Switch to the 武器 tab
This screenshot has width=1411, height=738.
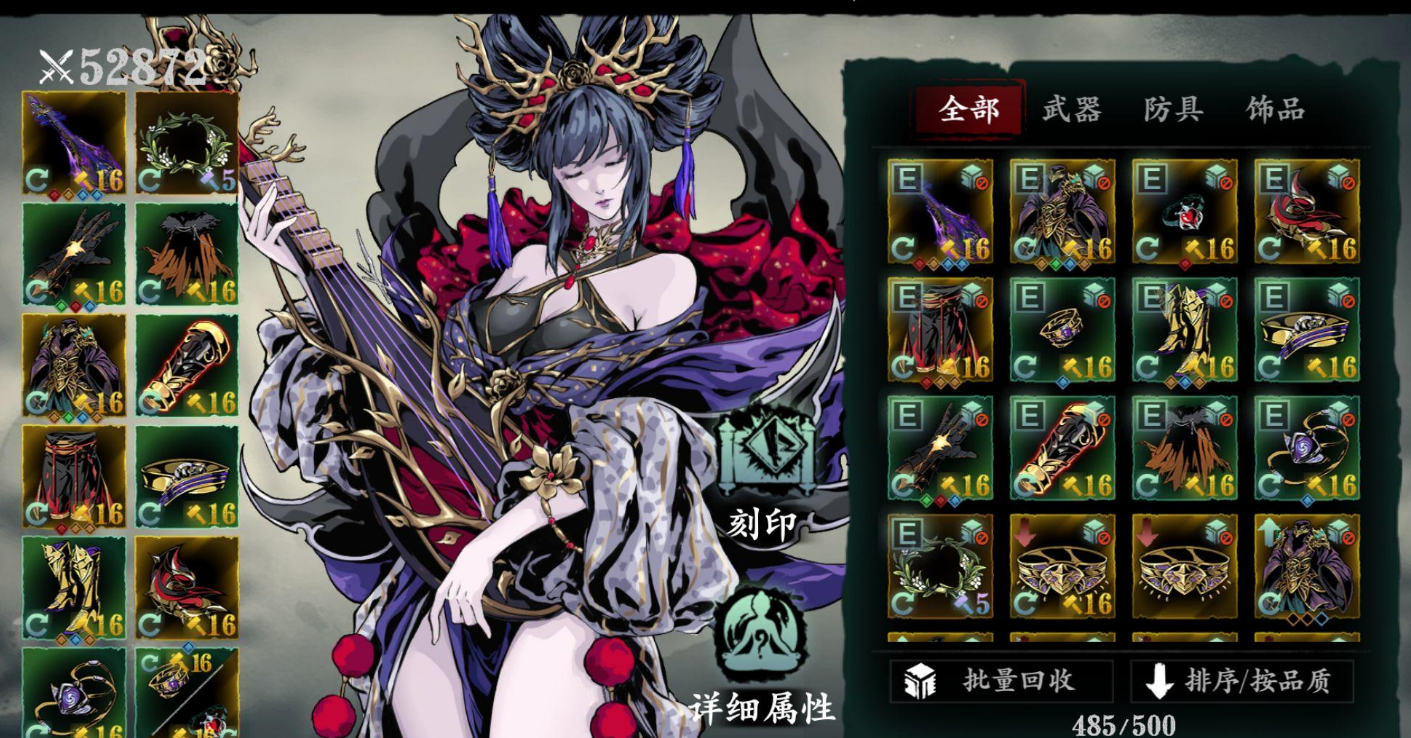coord(1071,109)
